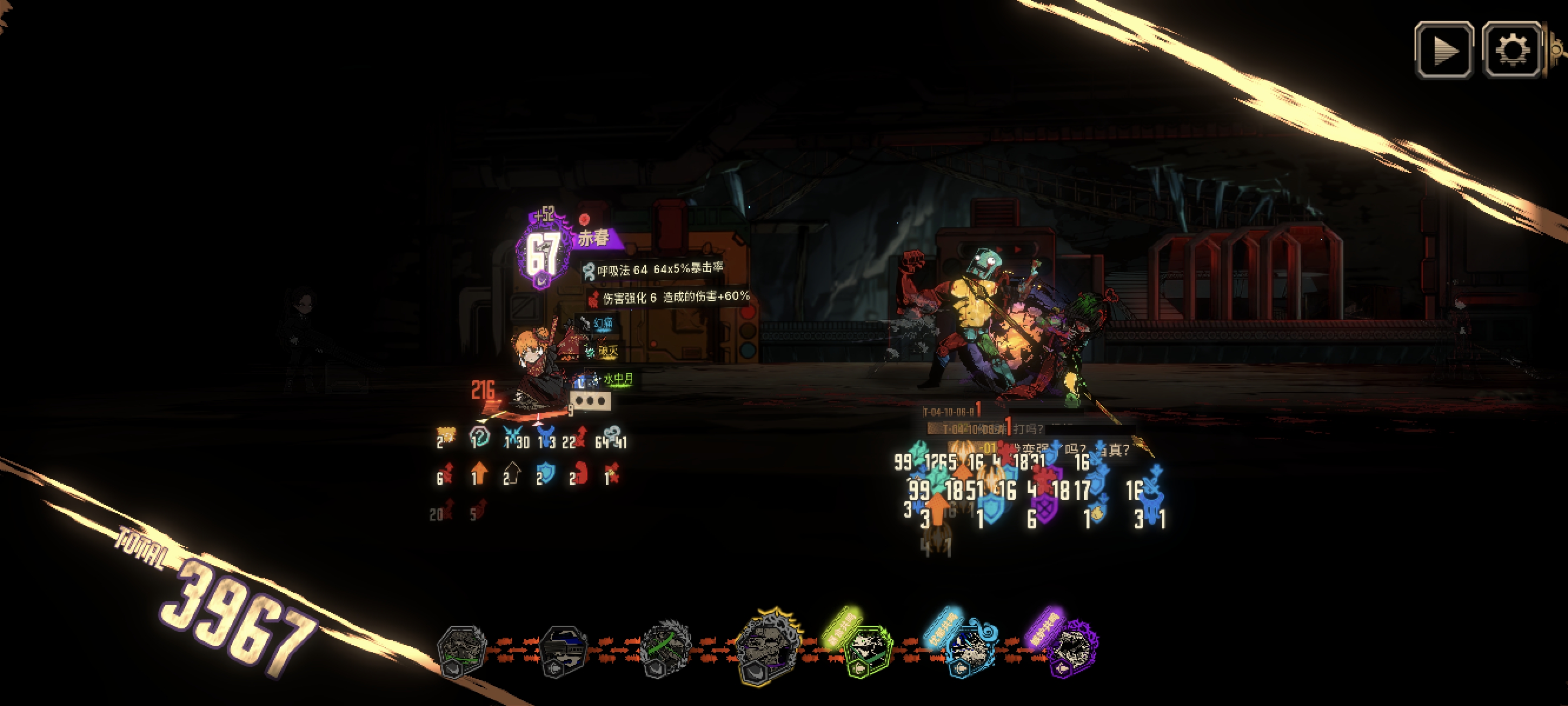Viewport: 1568px width, 706px height.
Task: Pick the purple-framed skill icon in the chain
Action: [x=1072, y=652]
